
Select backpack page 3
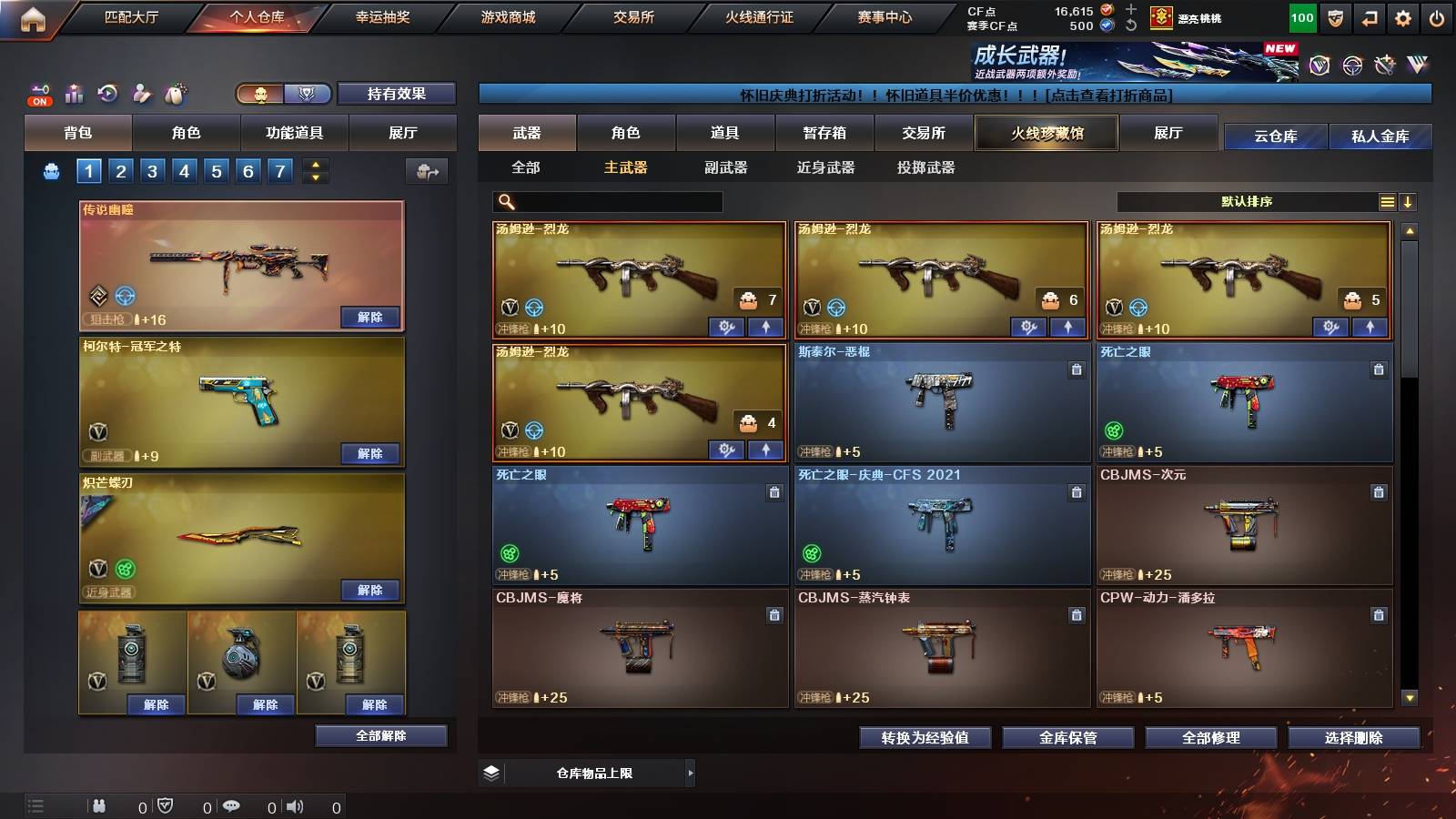pyautogui.click(x=153, y=169)
